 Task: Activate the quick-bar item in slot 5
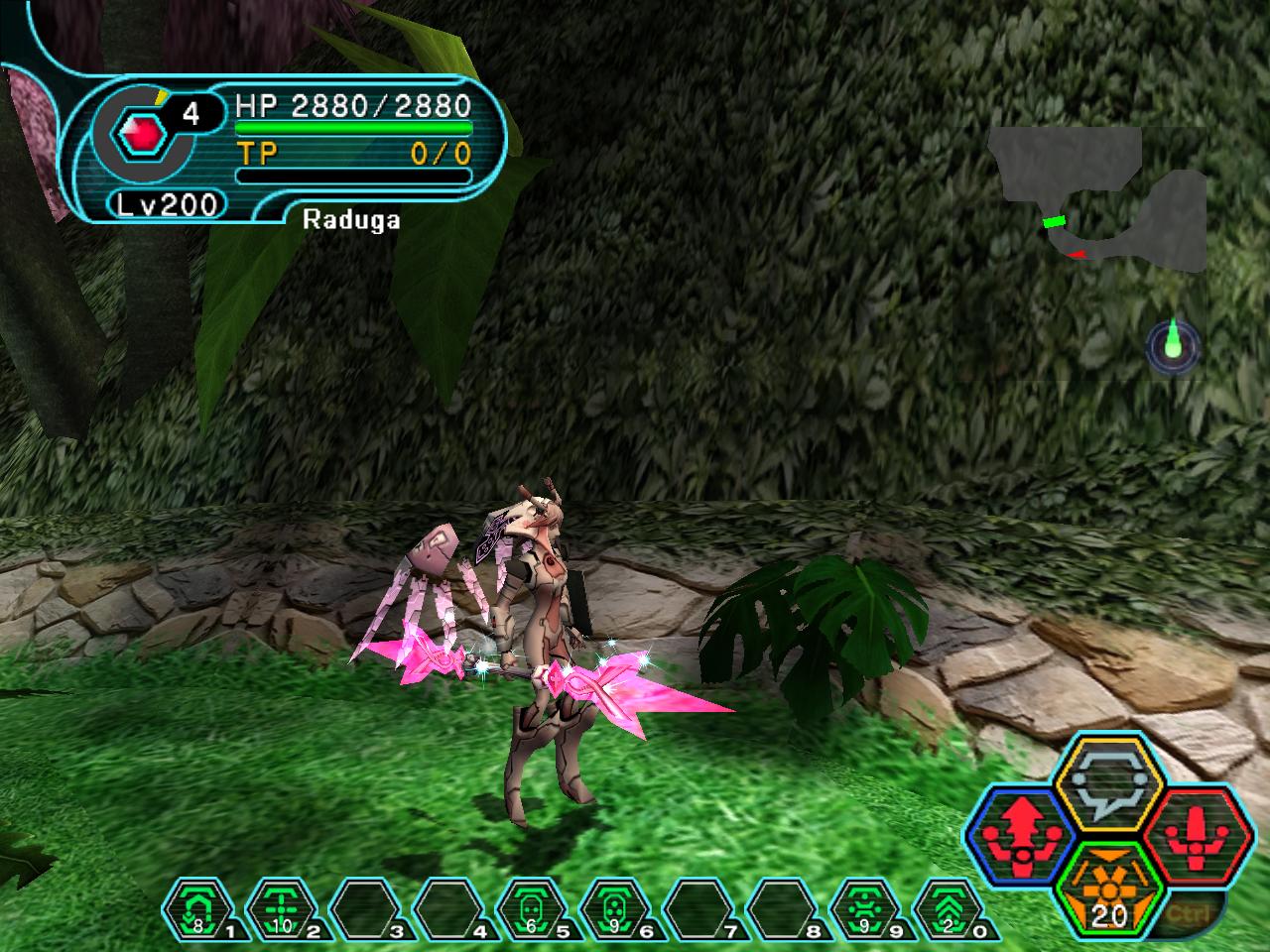point(532,909)
